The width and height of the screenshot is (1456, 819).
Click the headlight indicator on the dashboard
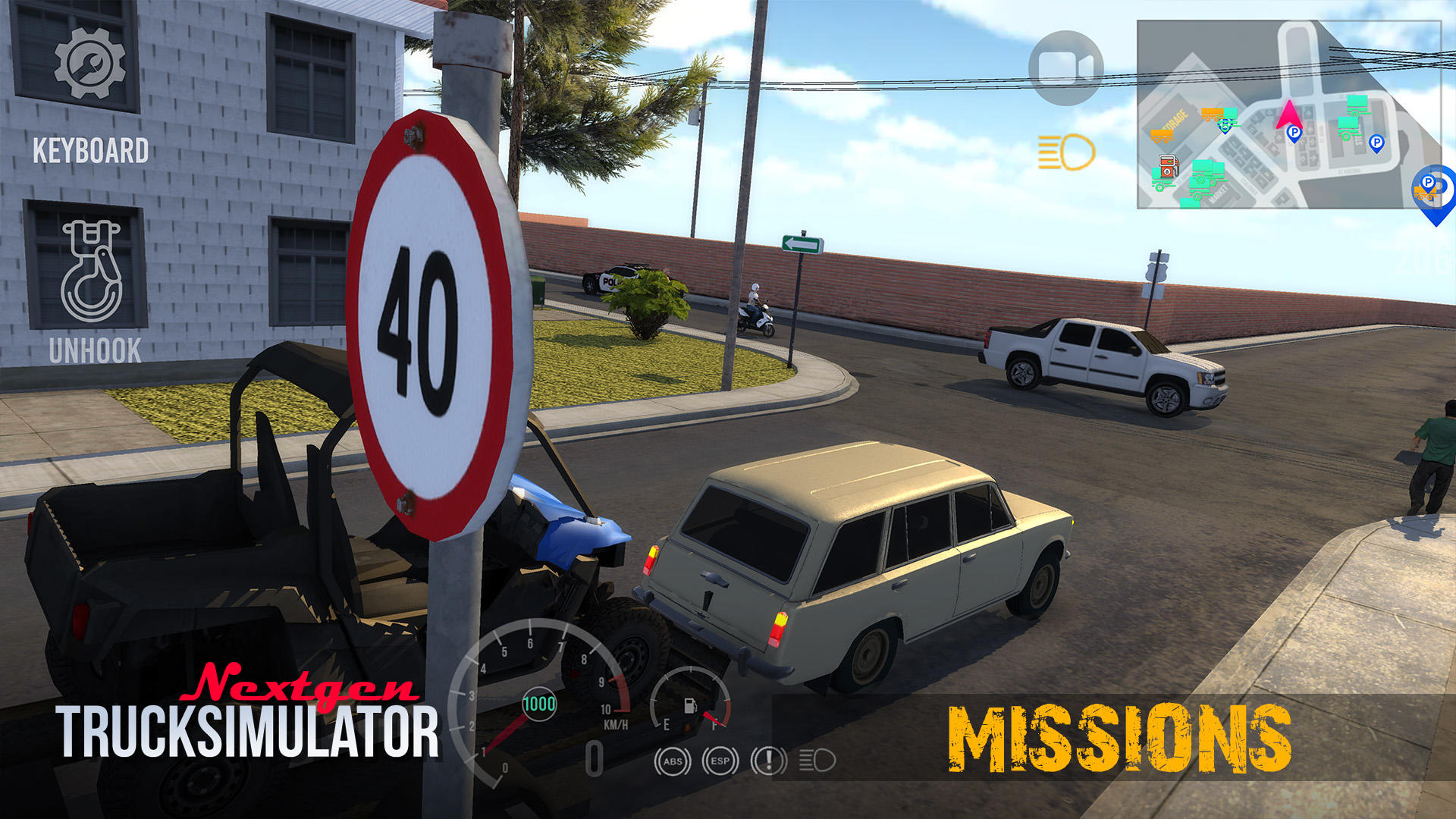(x=817, y=761)
